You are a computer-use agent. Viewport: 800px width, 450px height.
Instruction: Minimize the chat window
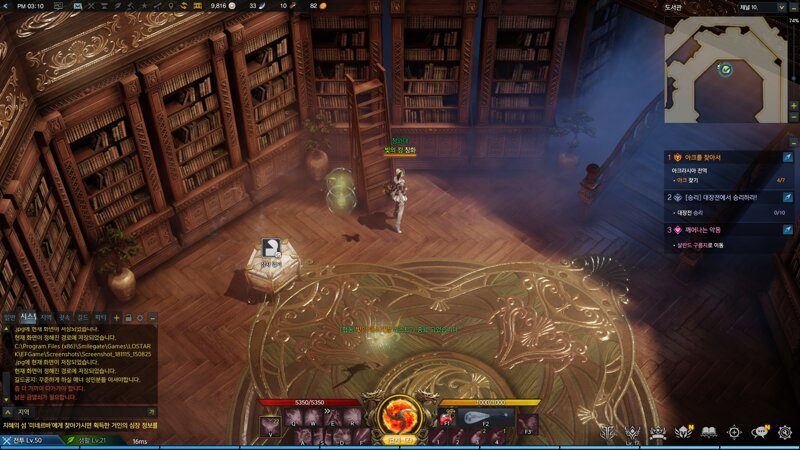[153, 317]
